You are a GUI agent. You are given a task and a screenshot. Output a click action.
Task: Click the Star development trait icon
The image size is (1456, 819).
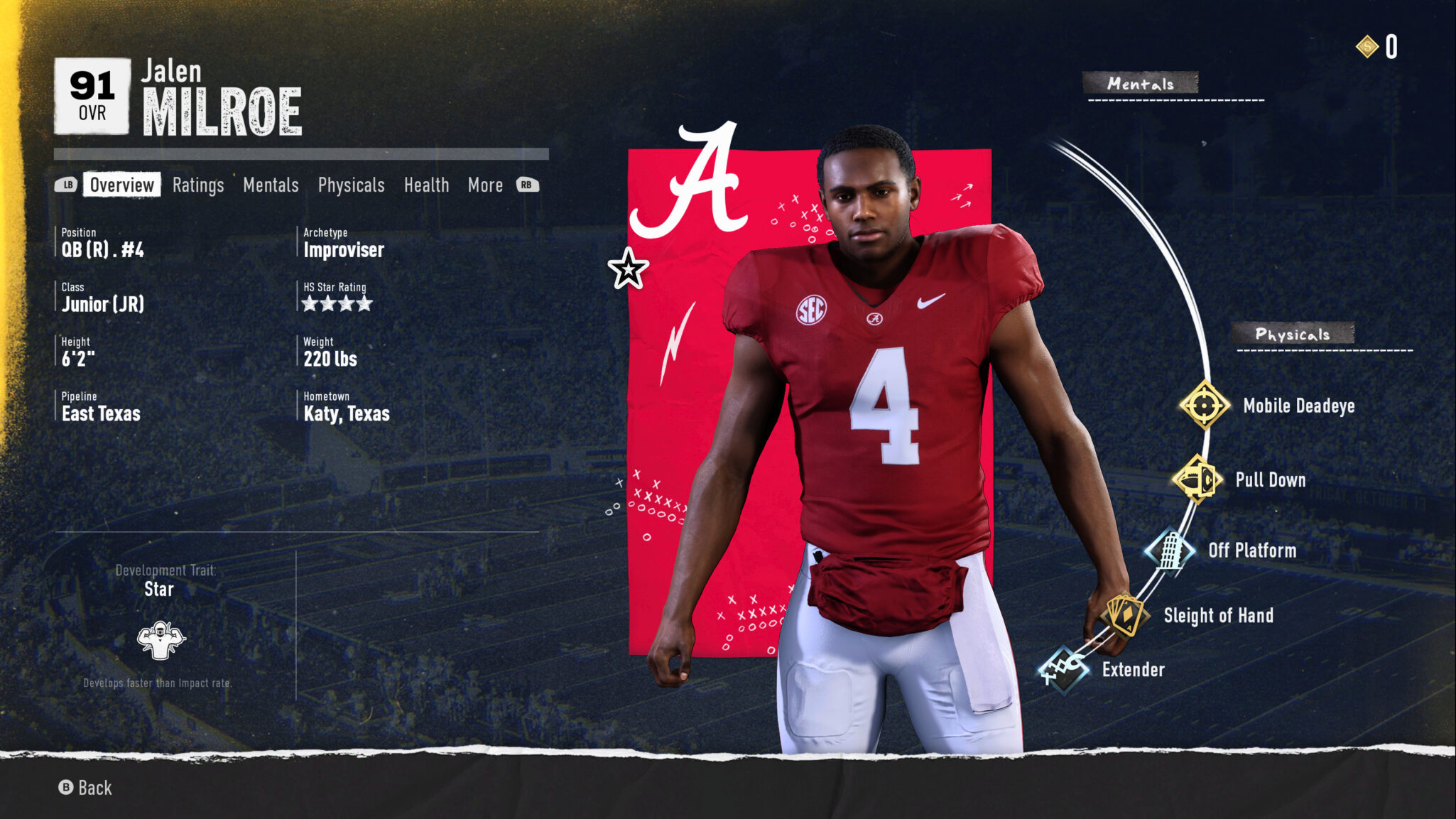[x=161, y=639]
